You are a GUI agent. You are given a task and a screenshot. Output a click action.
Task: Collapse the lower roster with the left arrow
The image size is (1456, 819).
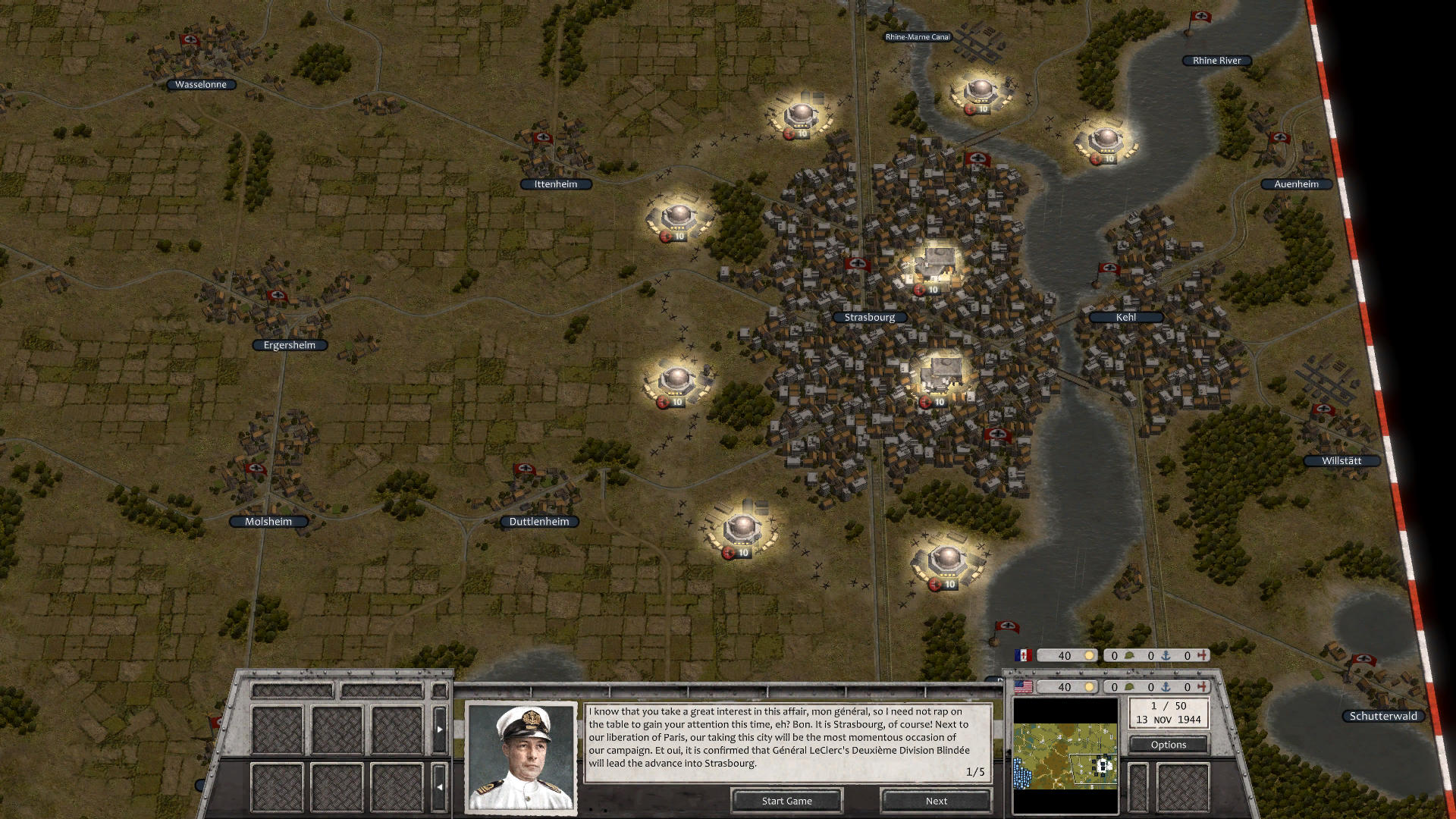tap(440, 787)
